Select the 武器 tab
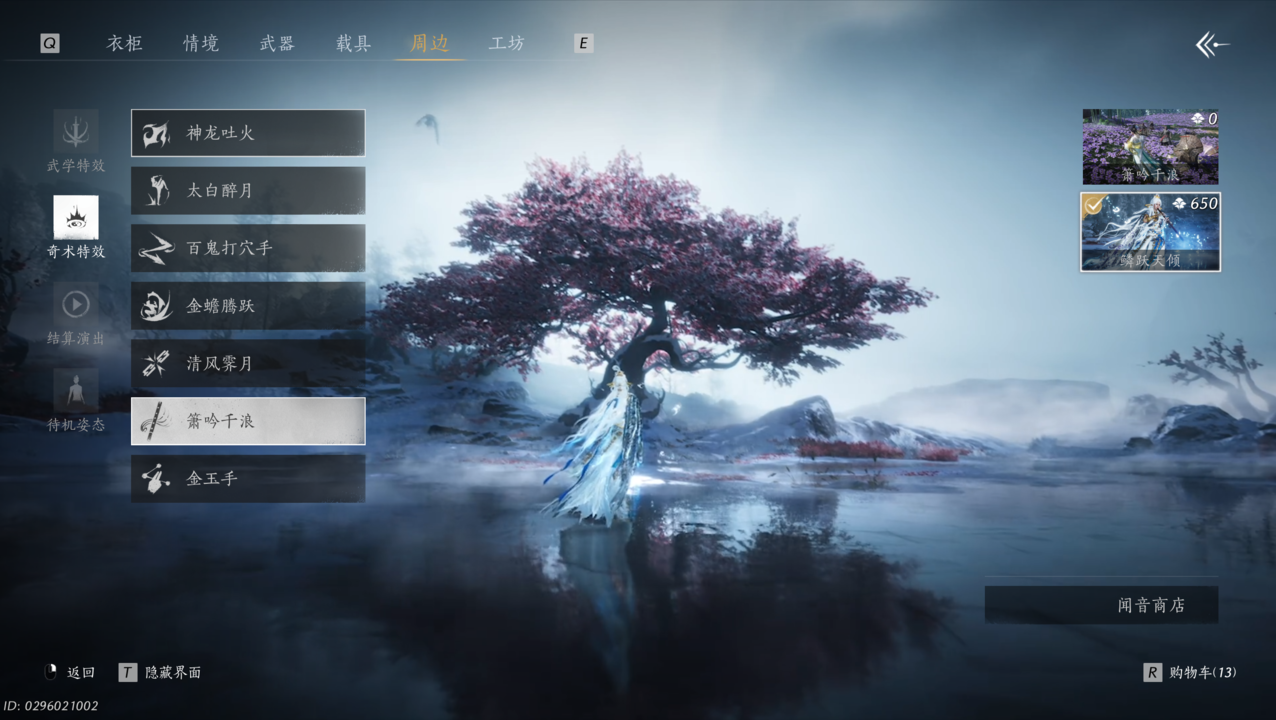The height and width of the screenshot is (720, 1276). [277, 43]
